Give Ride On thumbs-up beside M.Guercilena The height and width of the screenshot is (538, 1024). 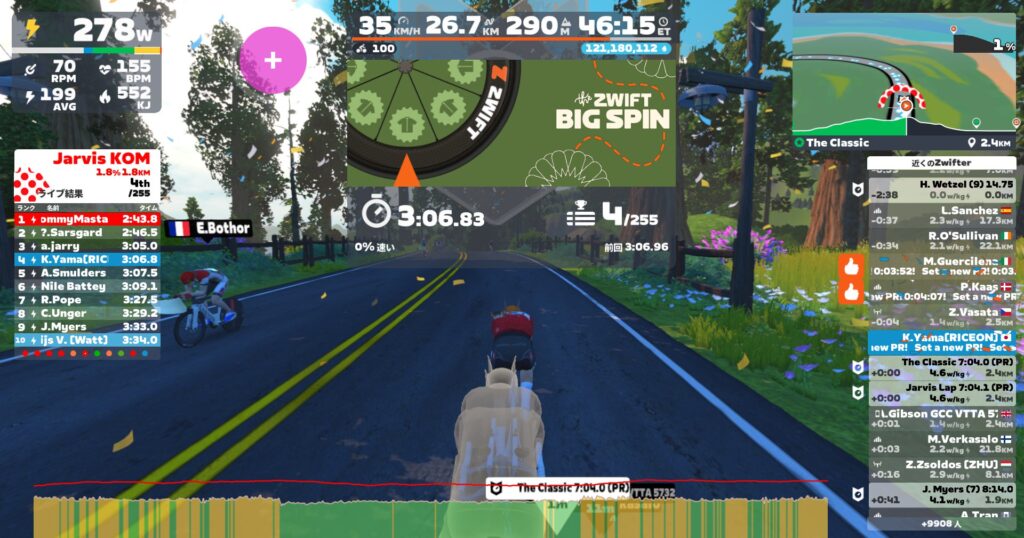tap(851, 267)
